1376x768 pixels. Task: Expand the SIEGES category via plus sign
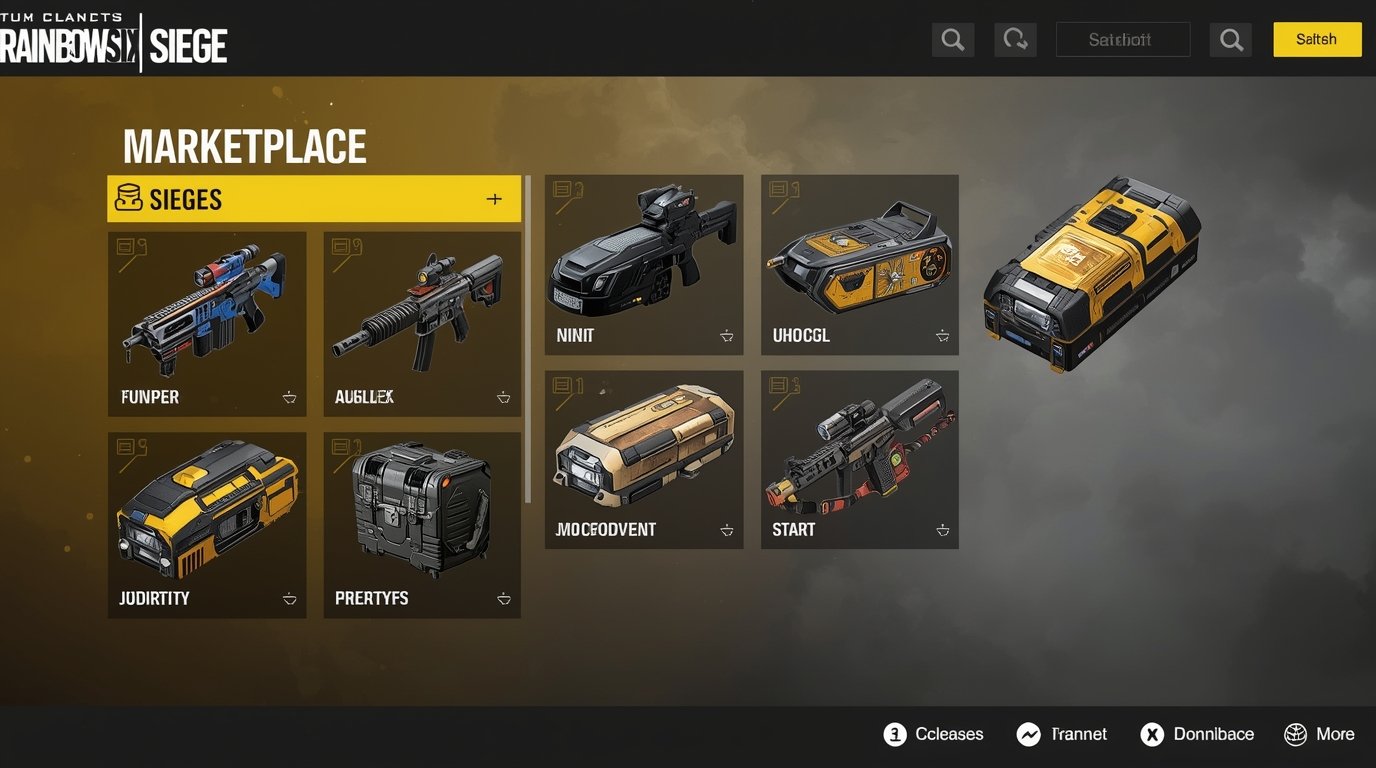[494, 198]
